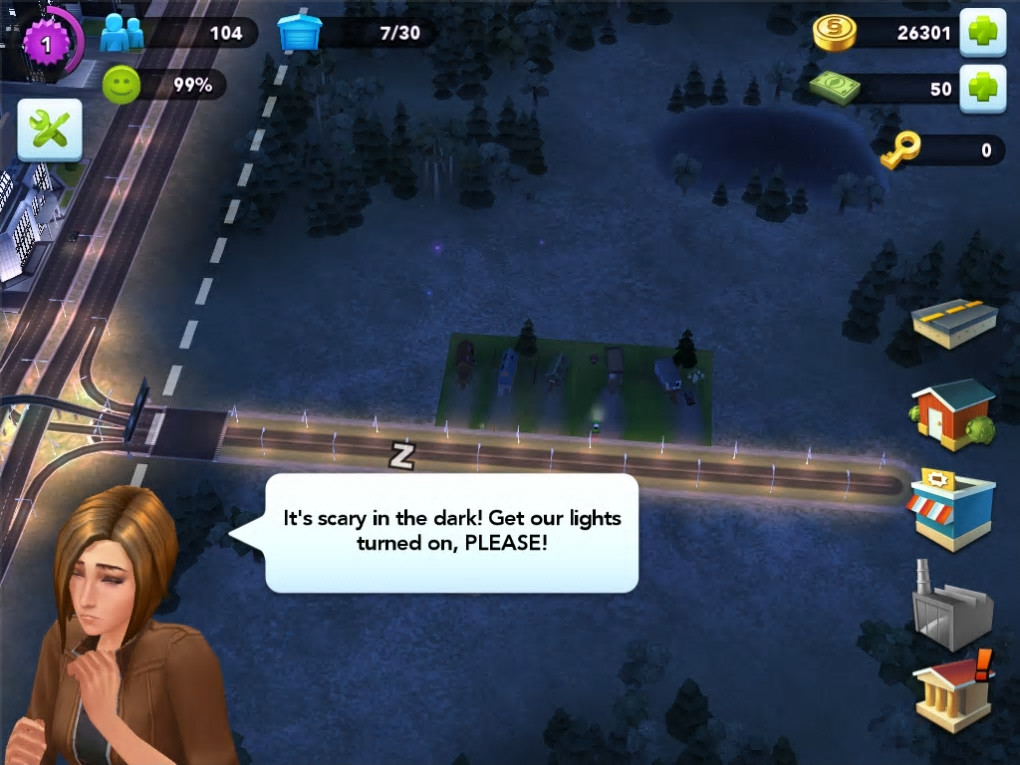View city storage via the blue box icon
Viewport: 1020px width, 765px height.
(299, 33)
